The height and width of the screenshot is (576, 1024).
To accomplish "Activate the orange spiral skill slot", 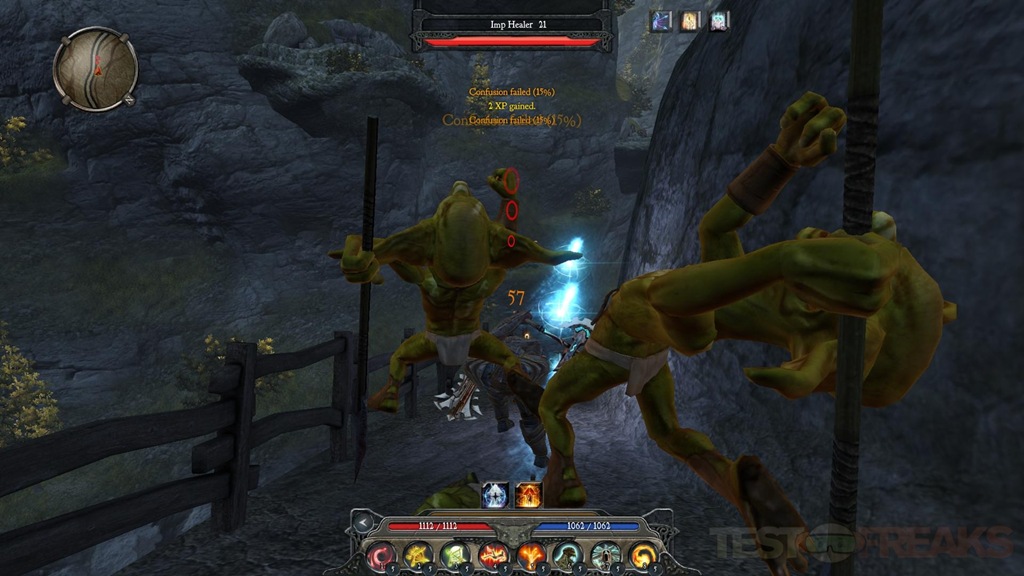I will [x=642, y=554].
